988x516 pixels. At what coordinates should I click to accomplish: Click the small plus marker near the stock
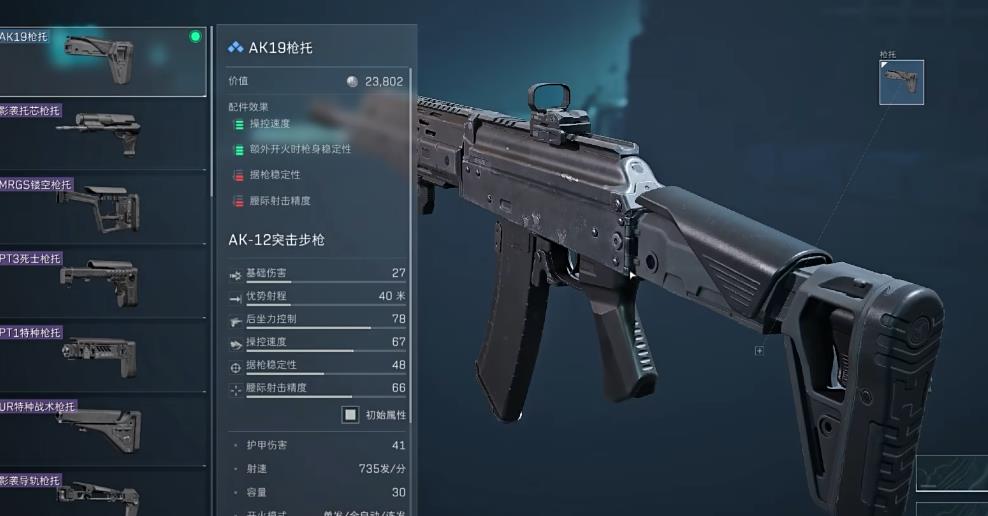(760, 351)
